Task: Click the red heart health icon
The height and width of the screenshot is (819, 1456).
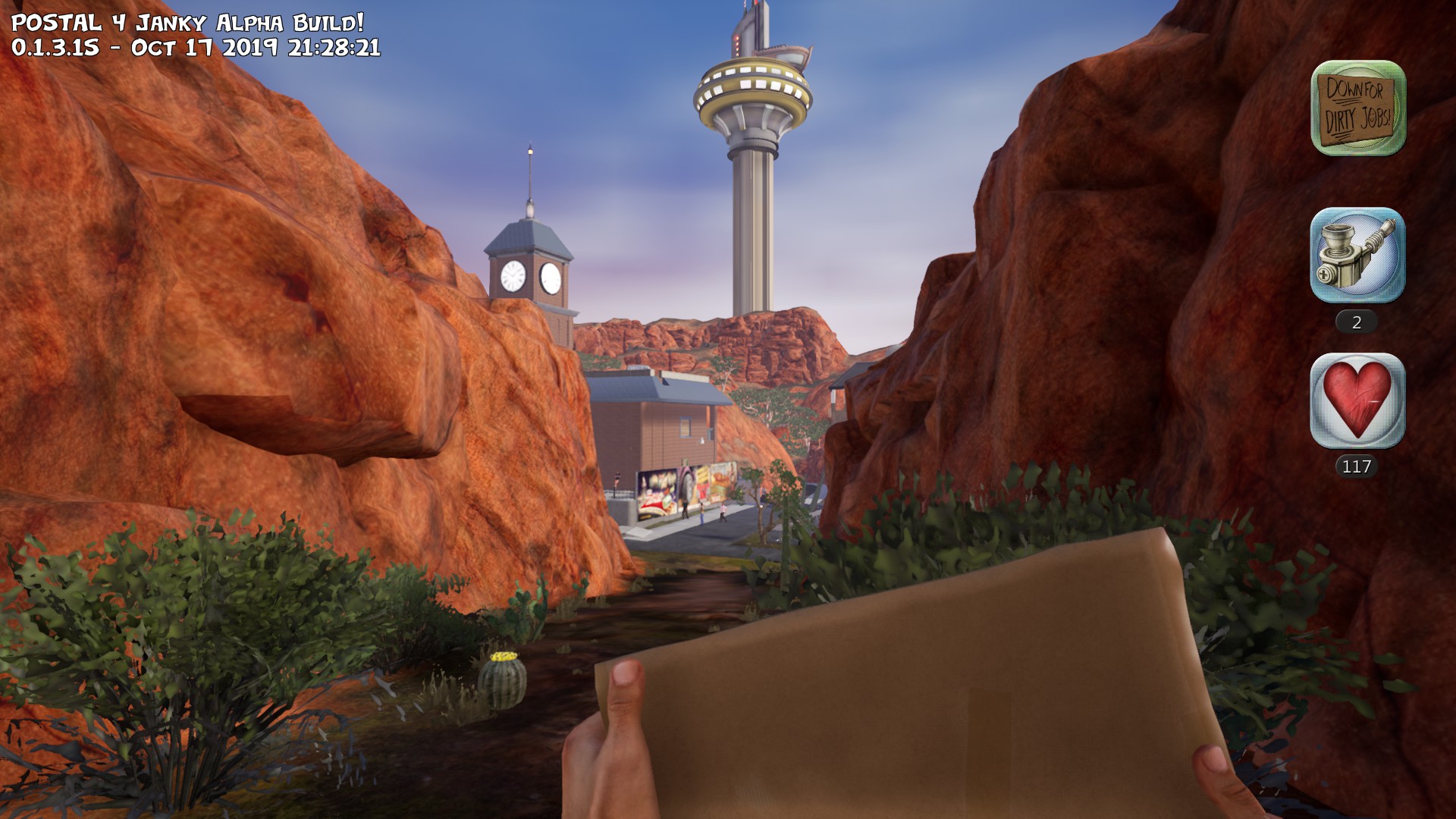Action: click(x=1357, y=400)
